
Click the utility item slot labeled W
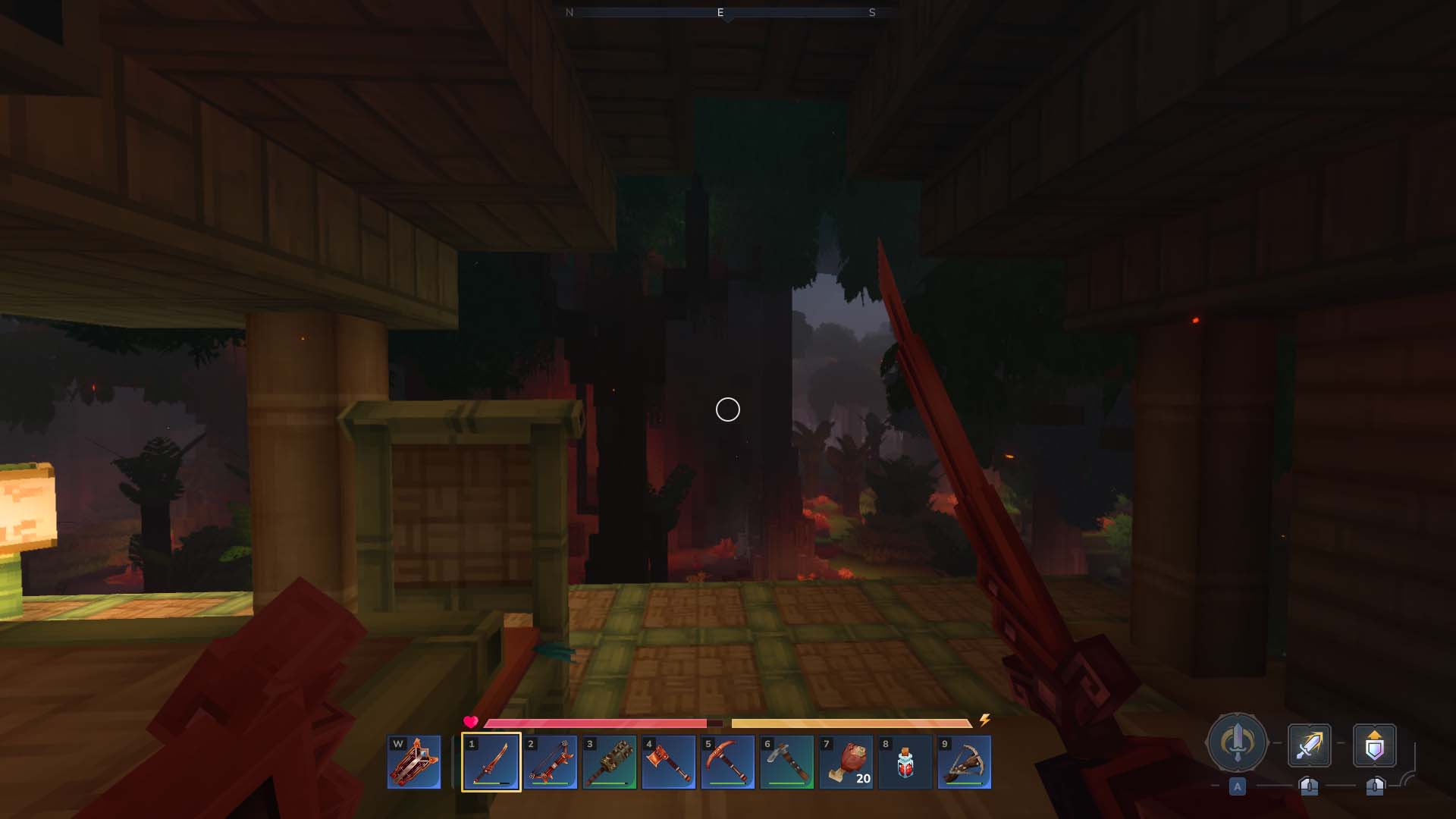[414, 762]
